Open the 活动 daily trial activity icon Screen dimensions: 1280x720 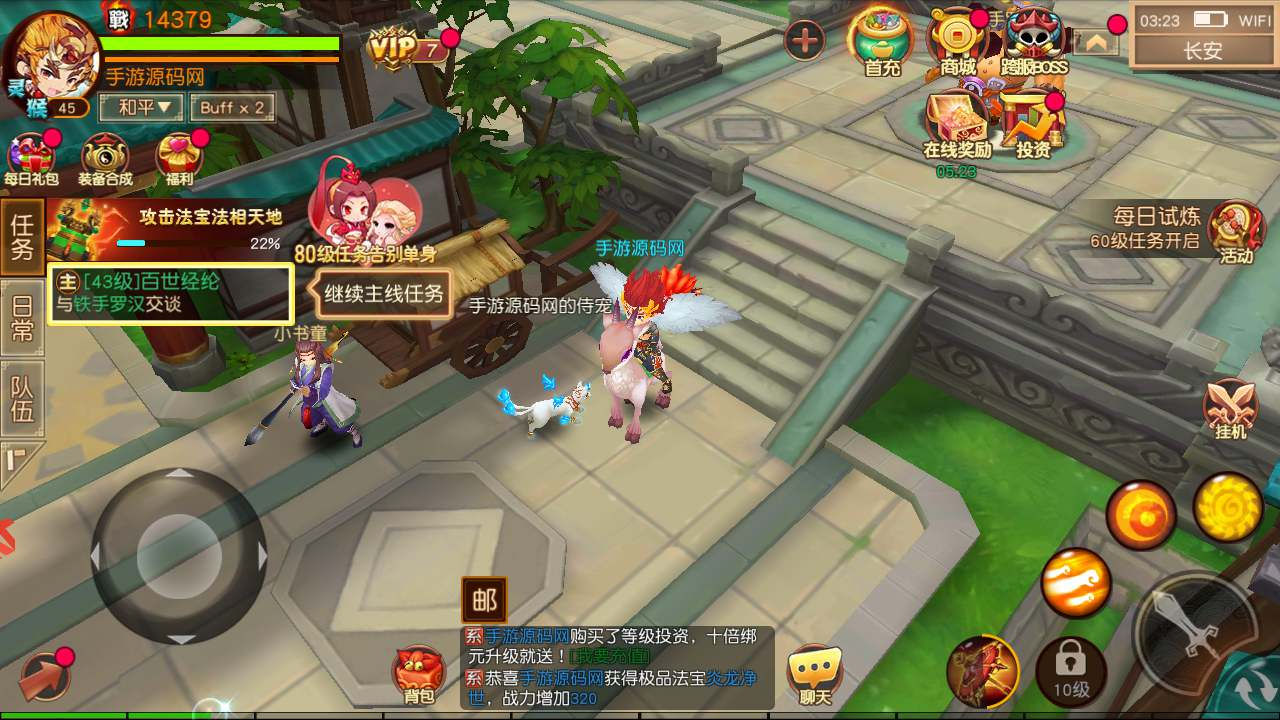coord(1236,232)
